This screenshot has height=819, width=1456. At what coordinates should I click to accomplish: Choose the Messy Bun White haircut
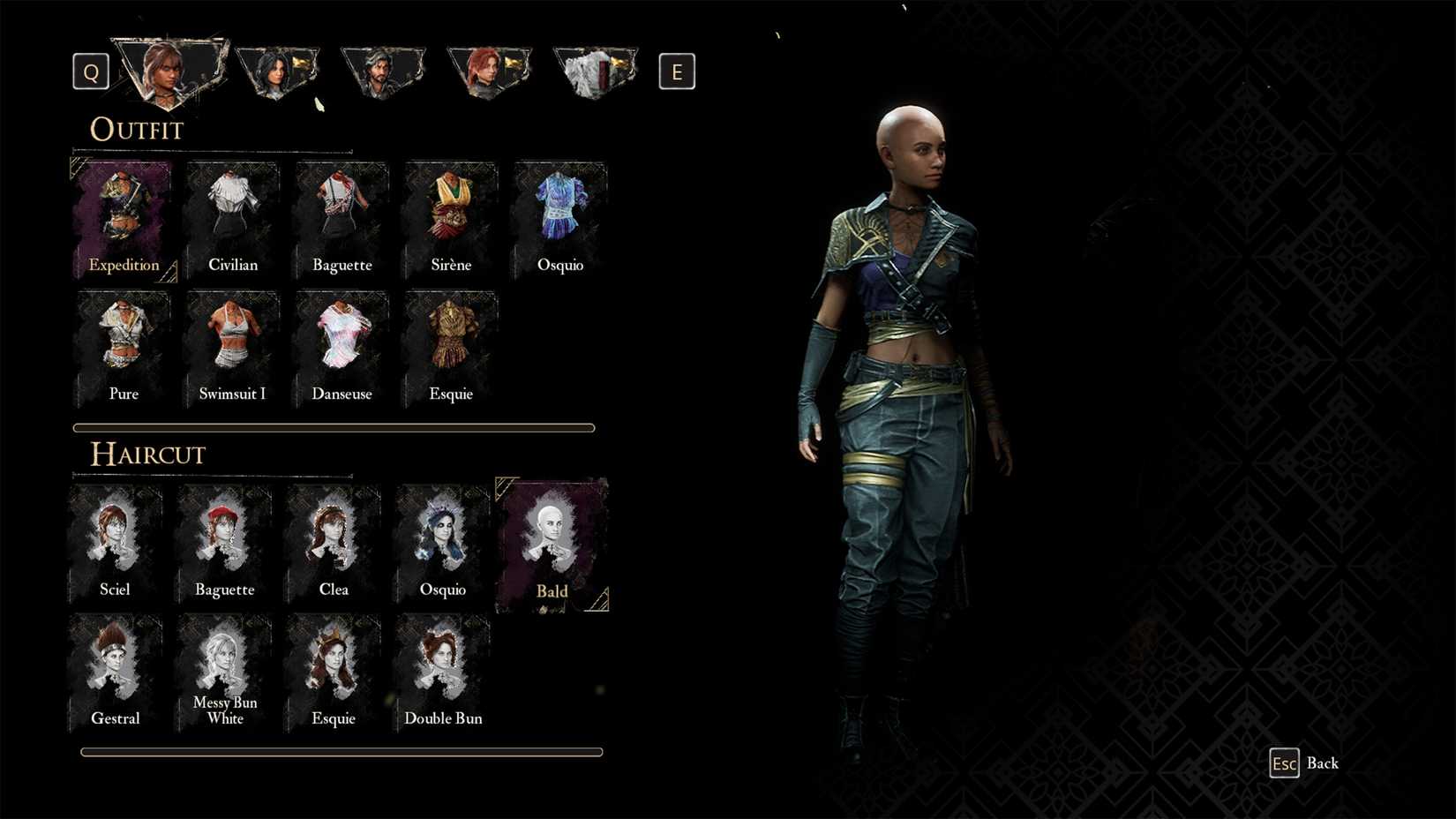(x=224, y=668)
